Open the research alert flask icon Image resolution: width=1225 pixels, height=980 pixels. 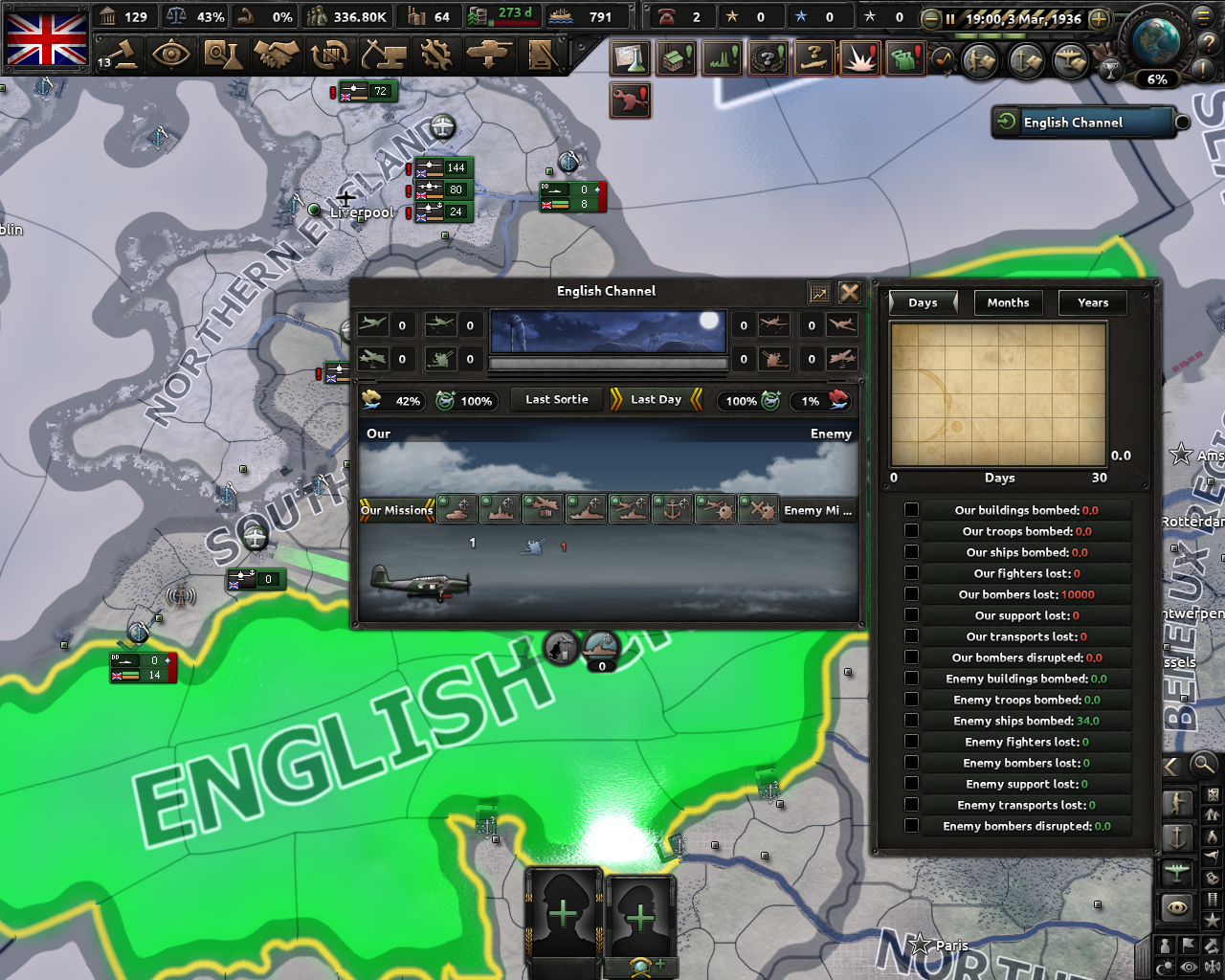pyautogui.click(x=630, y=58)
